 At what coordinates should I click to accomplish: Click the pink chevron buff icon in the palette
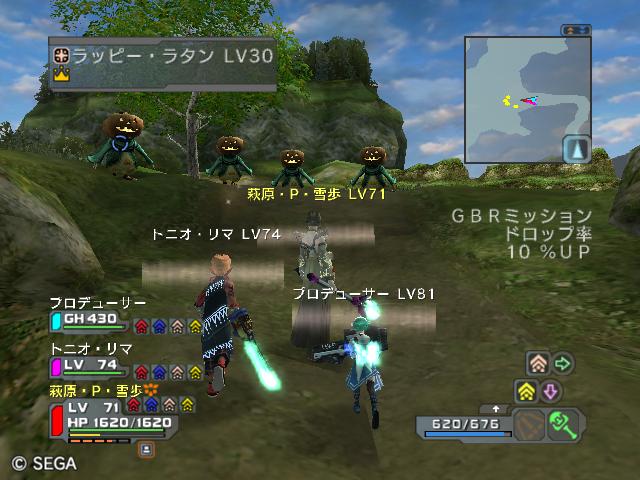pos(538,364)
